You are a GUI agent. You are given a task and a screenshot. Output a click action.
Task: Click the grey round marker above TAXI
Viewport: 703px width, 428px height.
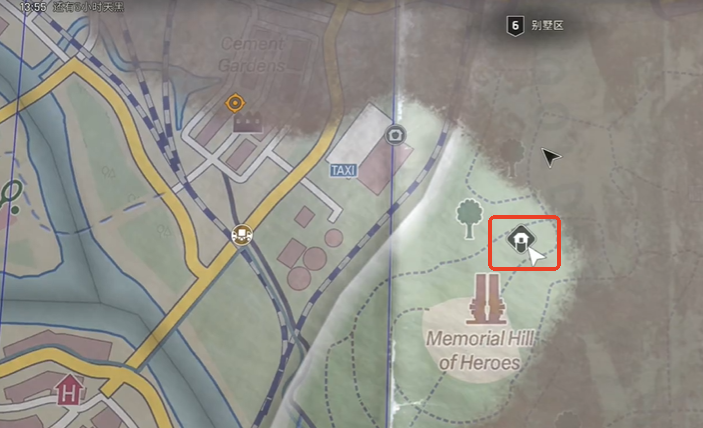click(396, 135)
